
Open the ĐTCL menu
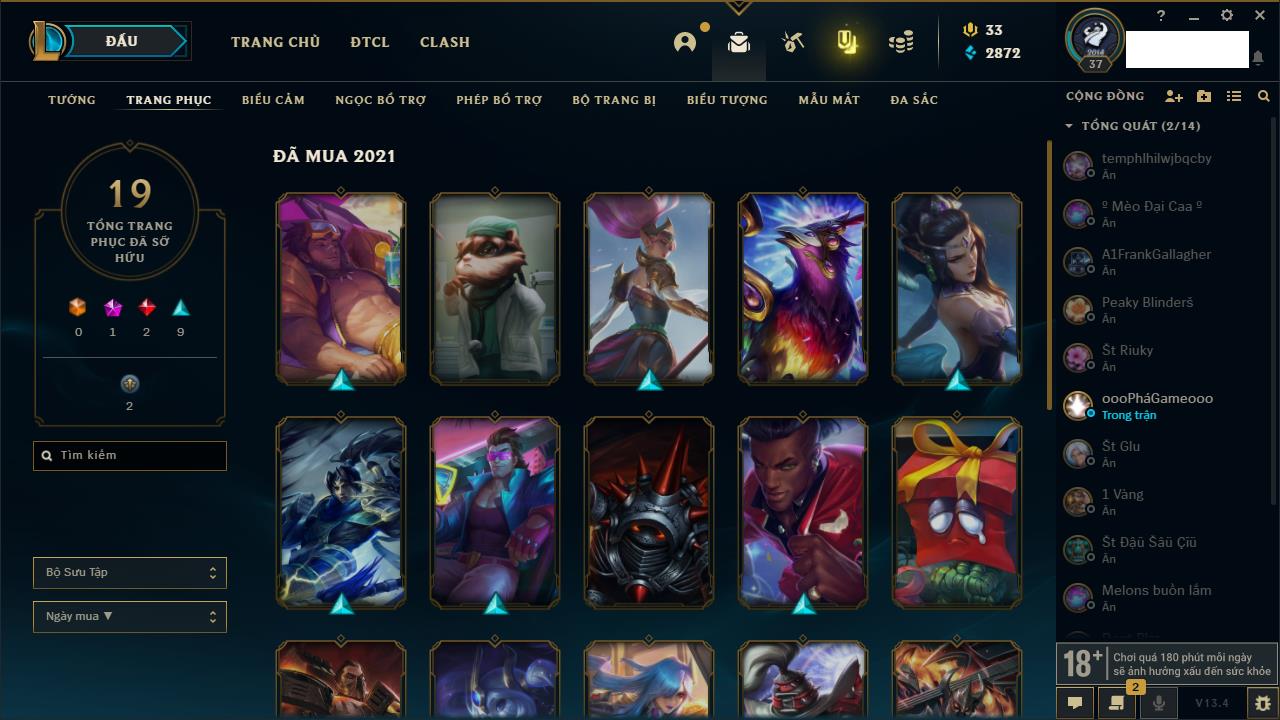point(370,42)
